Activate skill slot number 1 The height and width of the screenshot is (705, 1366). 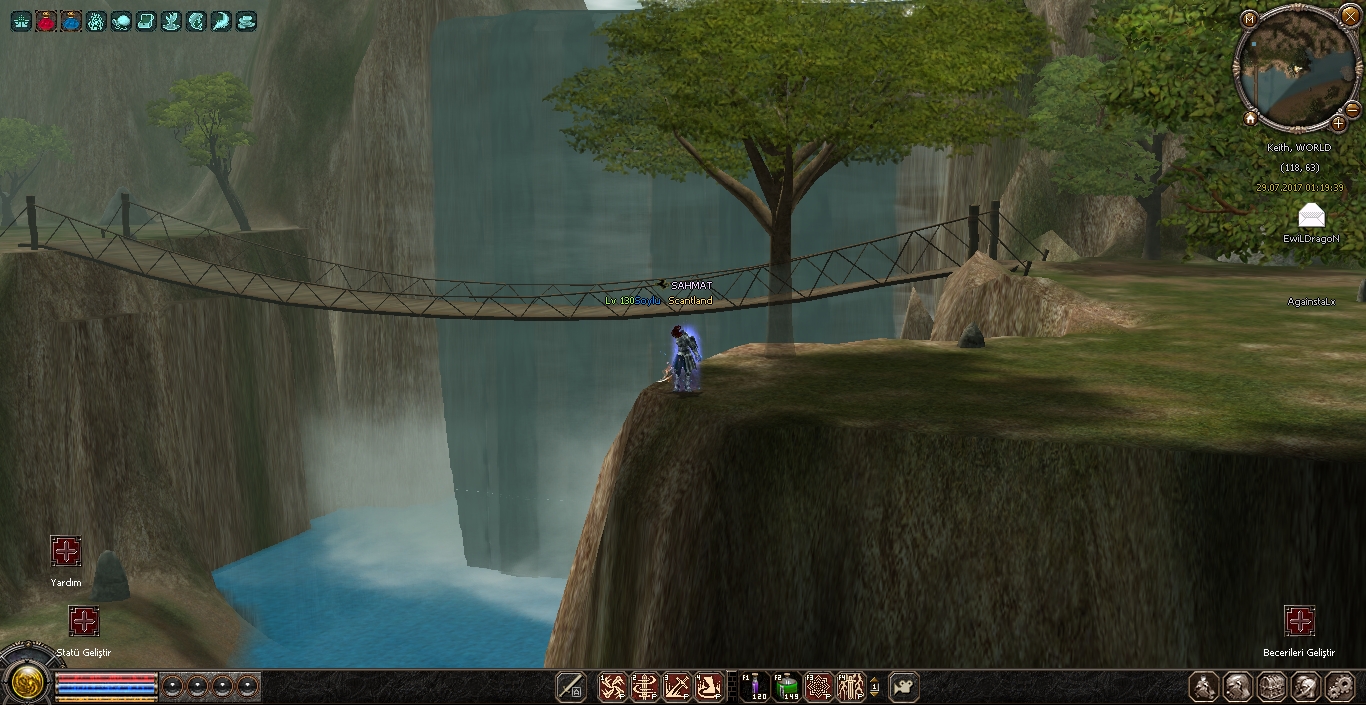point(613,687)
